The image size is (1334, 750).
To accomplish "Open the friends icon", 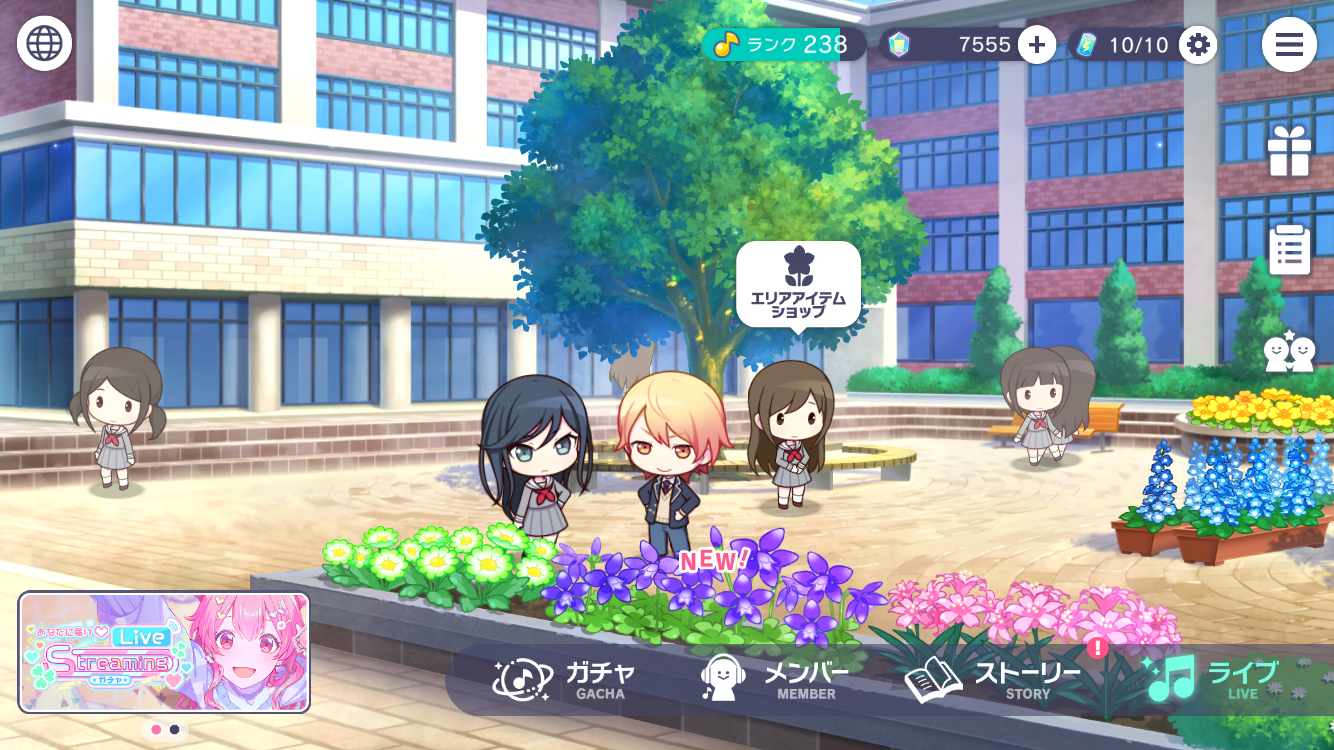I will (x=1289, y=352).
